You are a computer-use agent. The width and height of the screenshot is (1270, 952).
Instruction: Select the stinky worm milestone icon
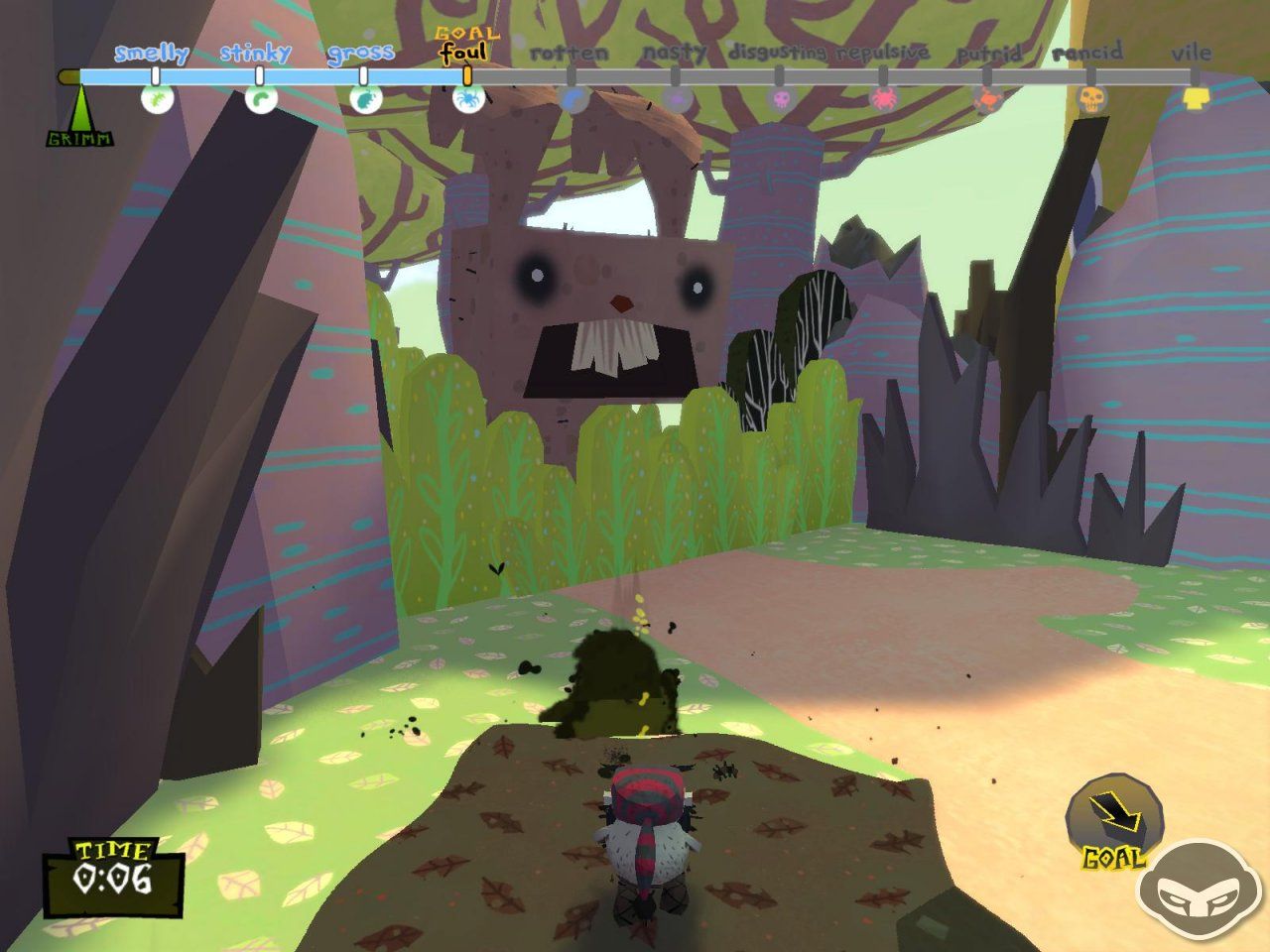tap(260, 99)
